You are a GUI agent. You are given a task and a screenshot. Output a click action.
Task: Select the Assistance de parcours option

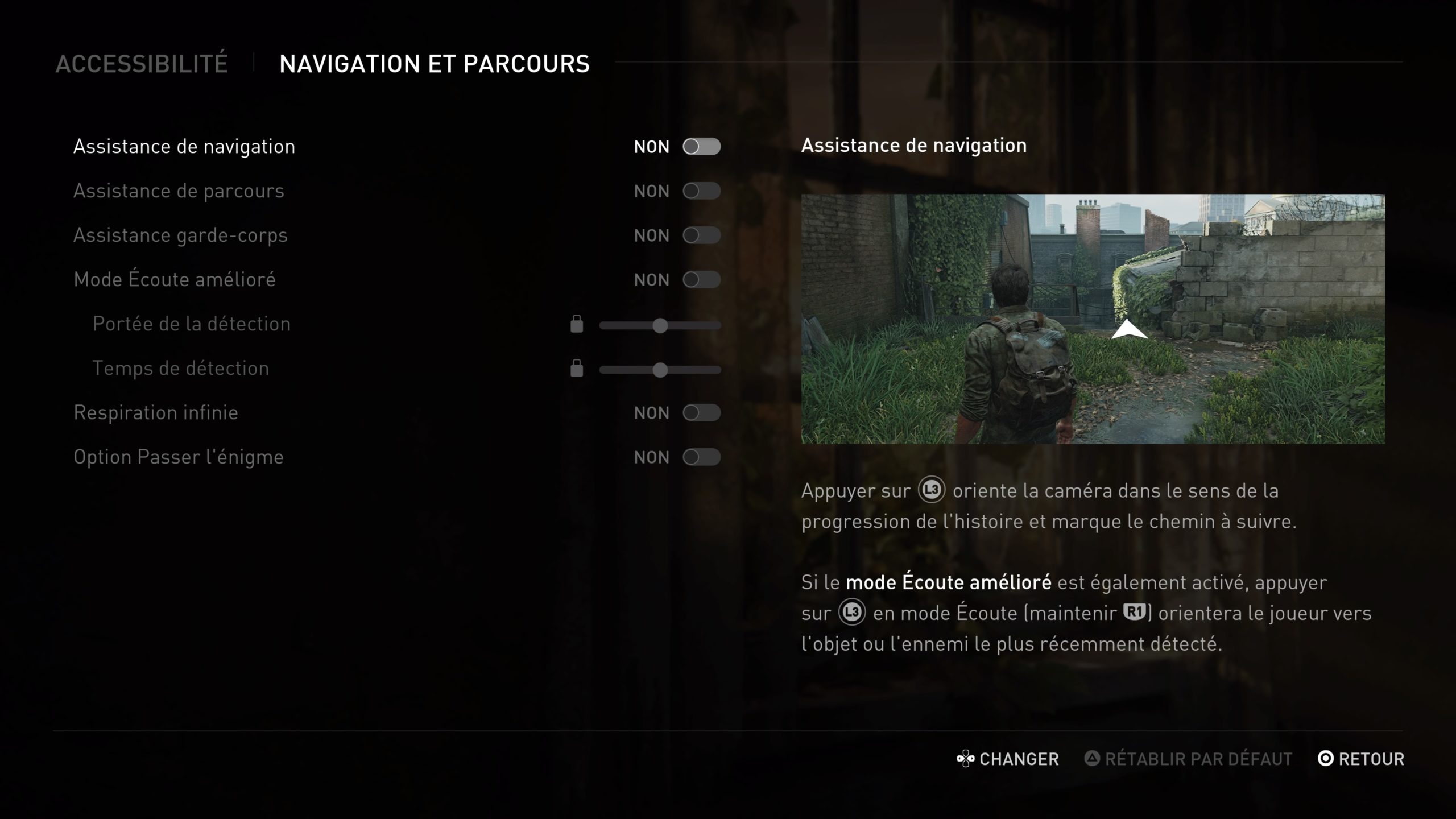pyautogui.click(x=179, y=191)
